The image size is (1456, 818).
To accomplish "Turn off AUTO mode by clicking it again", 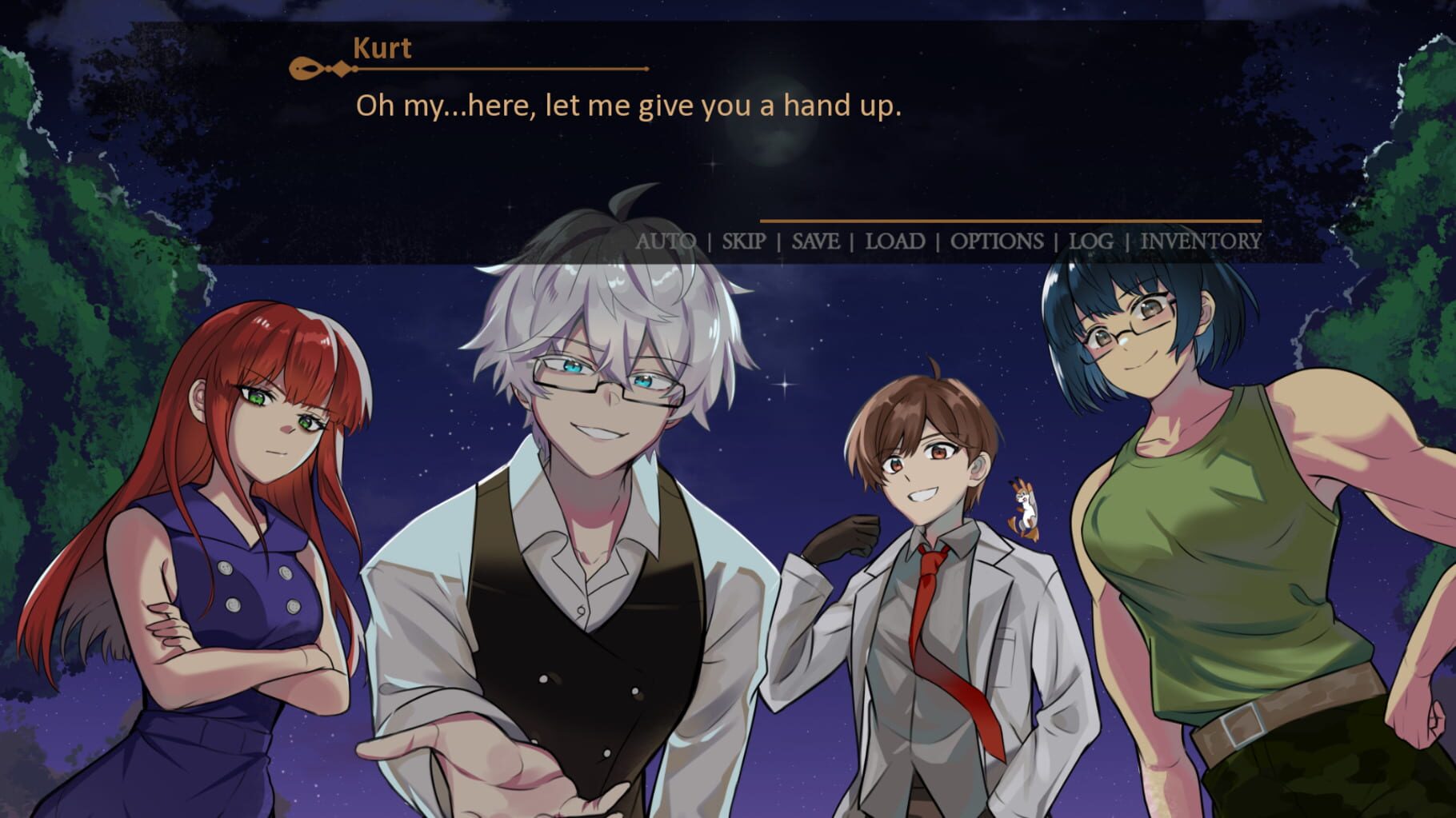I will [666, 239].
